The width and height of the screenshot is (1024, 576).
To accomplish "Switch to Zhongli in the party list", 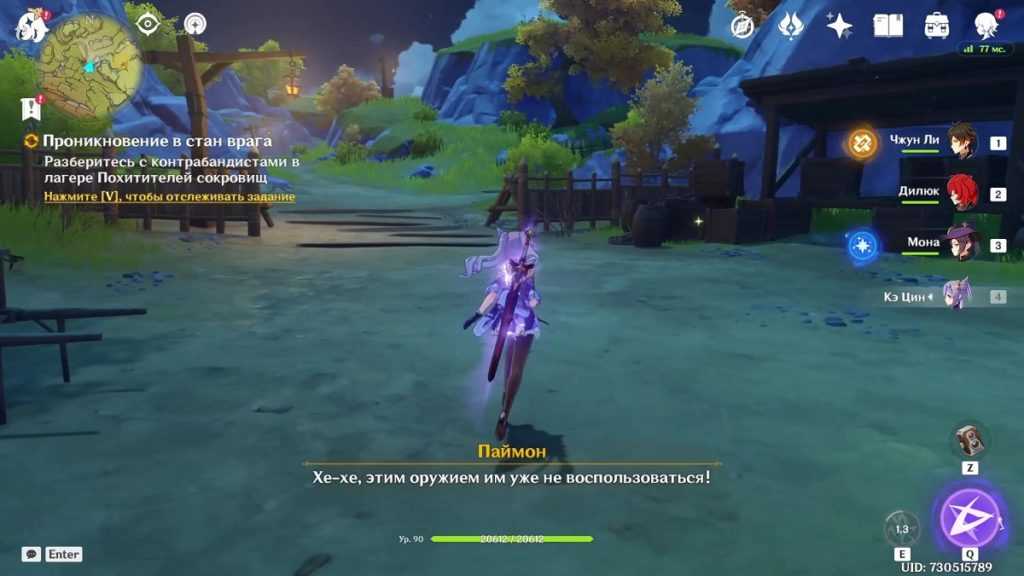I will pos(961,142).
